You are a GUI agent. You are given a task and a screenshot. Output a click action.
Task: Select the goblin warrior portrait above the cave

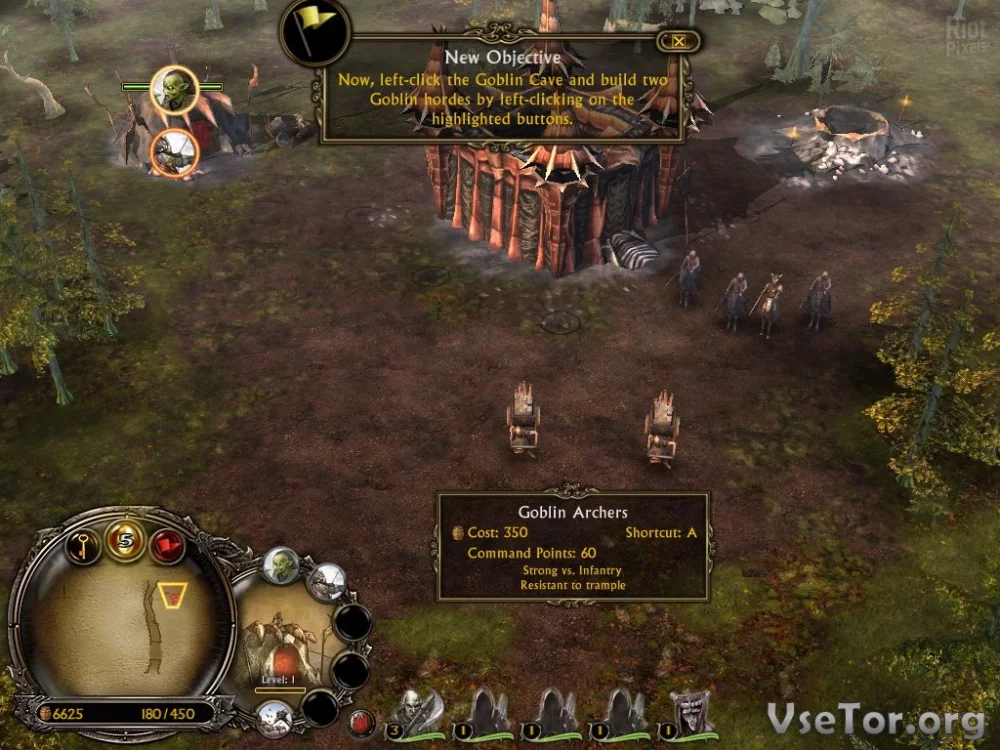[x=174, y=91]
